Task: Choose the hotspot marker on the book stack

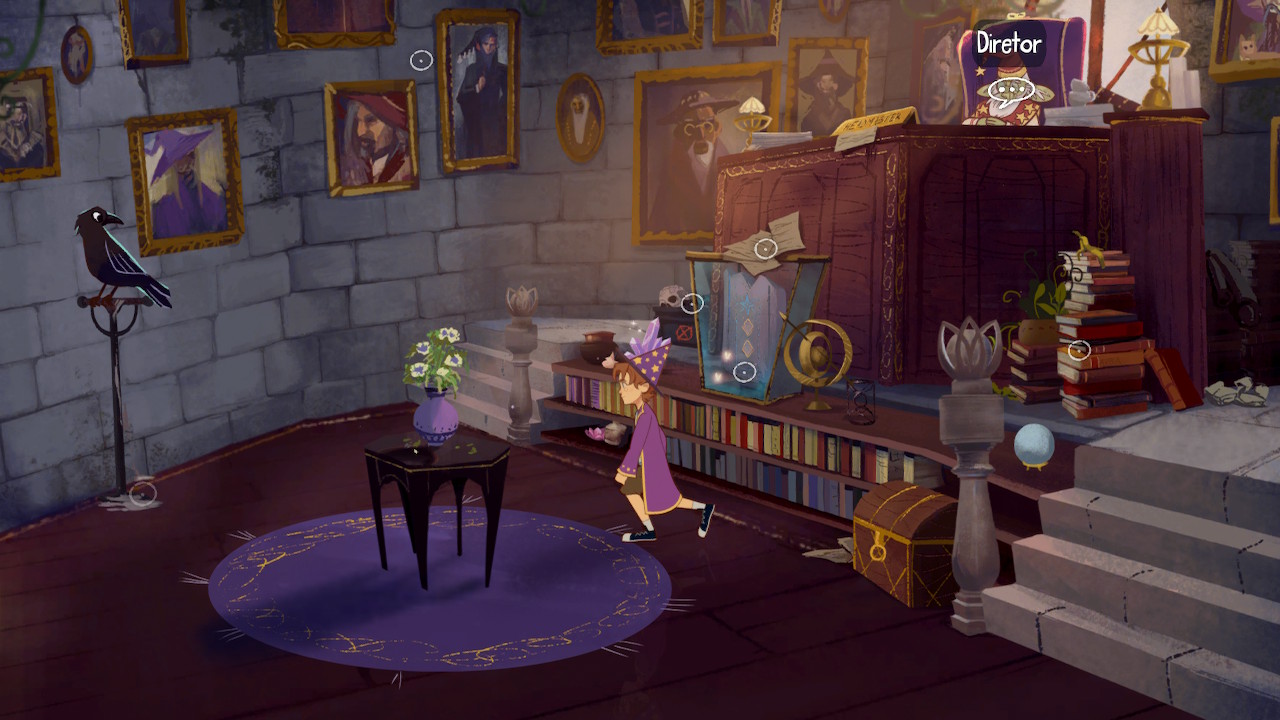Action: 1078,350
